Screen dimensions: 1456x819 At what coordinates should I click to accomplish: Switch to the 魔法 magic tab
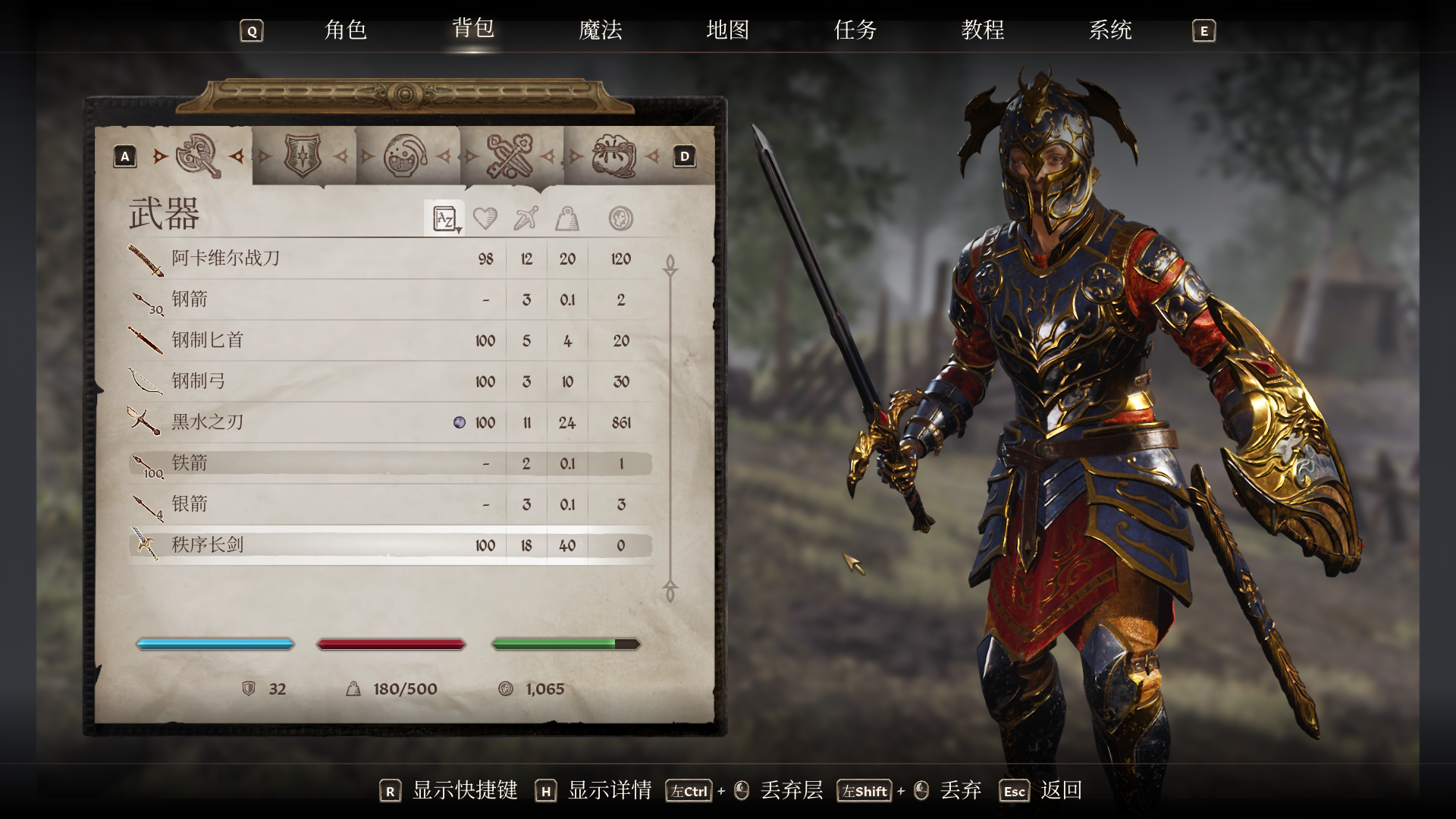click(601, 31)
